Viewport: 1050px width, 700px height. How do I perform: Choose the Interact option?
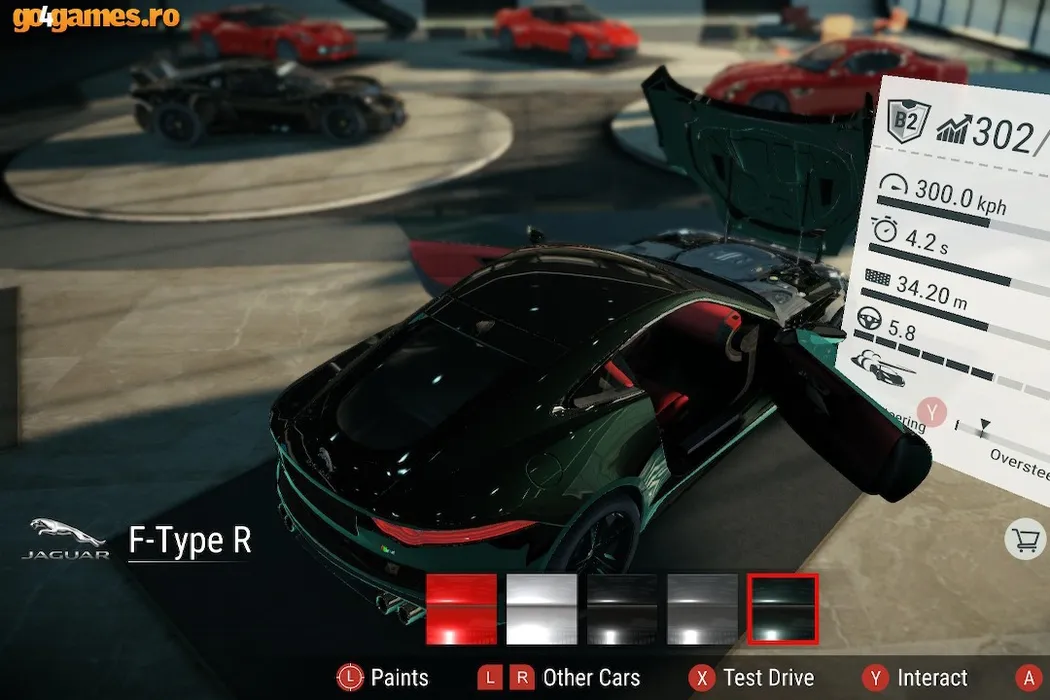917,678
